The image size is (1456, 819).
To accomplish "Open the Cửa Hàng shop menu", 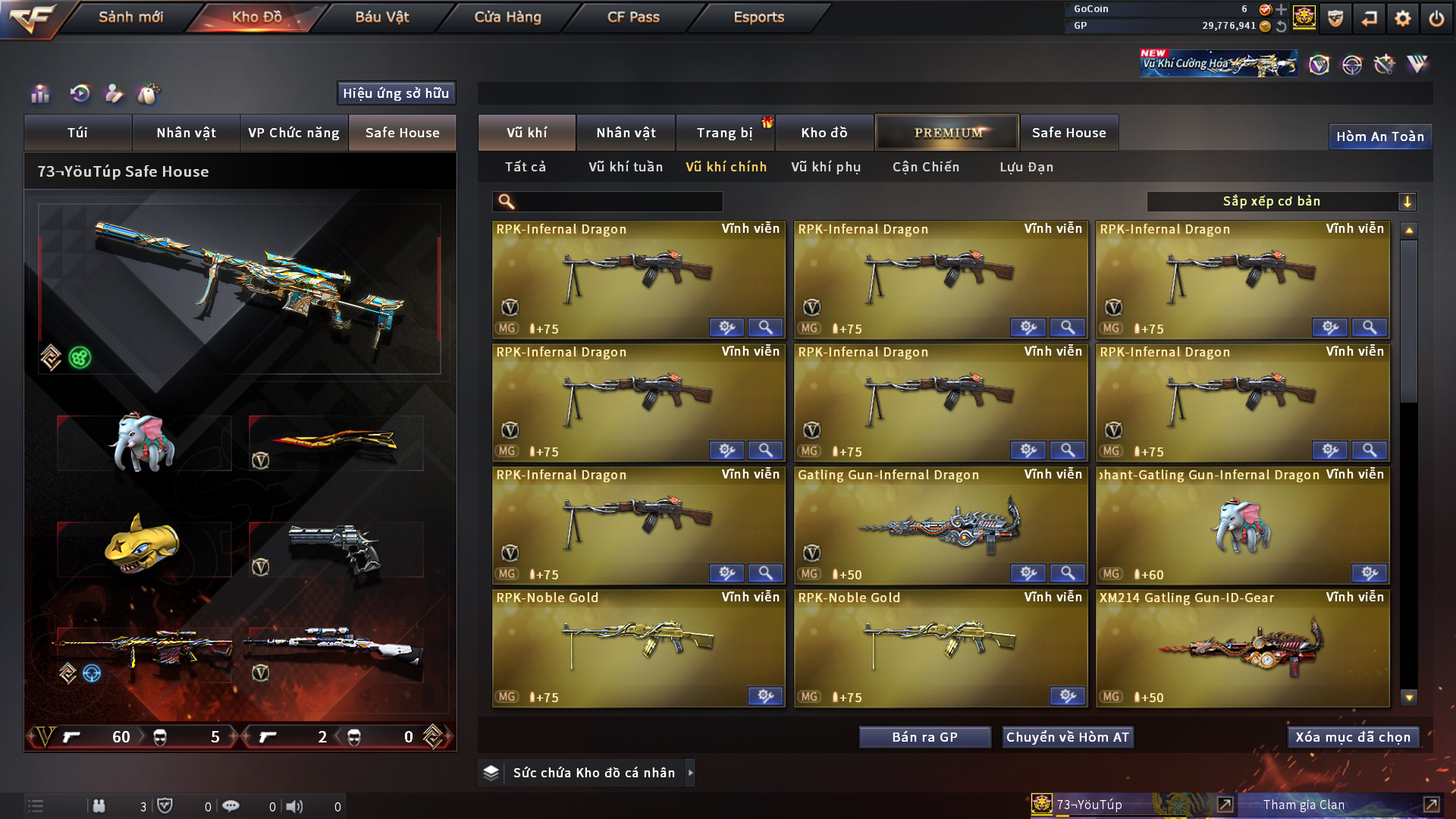I will 507,17.
